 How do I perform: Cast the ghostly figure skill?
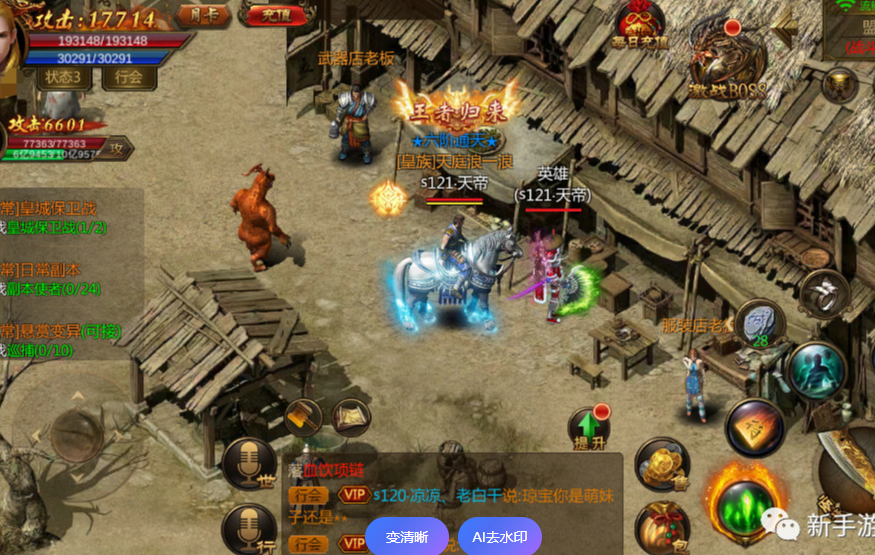[815, 369]
